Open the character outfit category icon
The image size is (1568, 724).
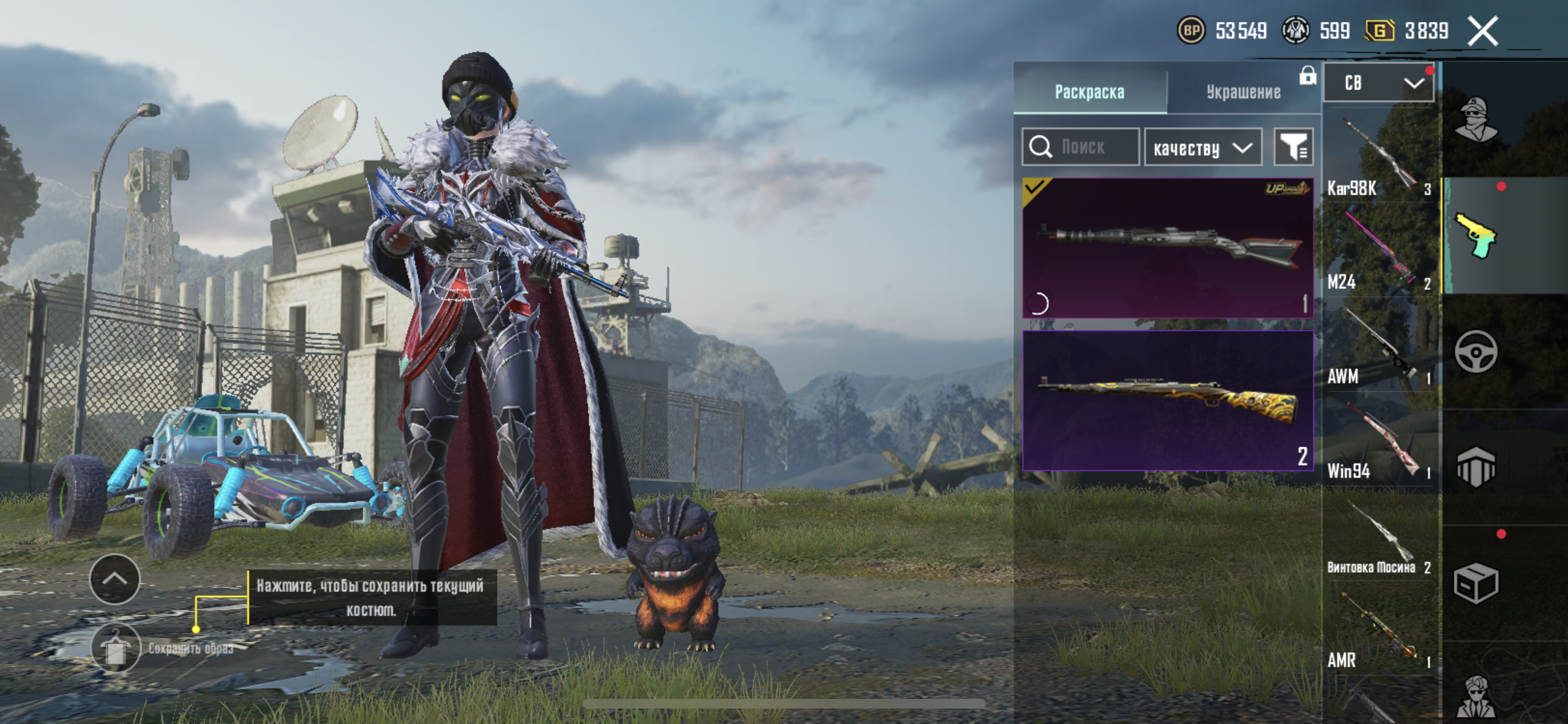[1475, 120]
